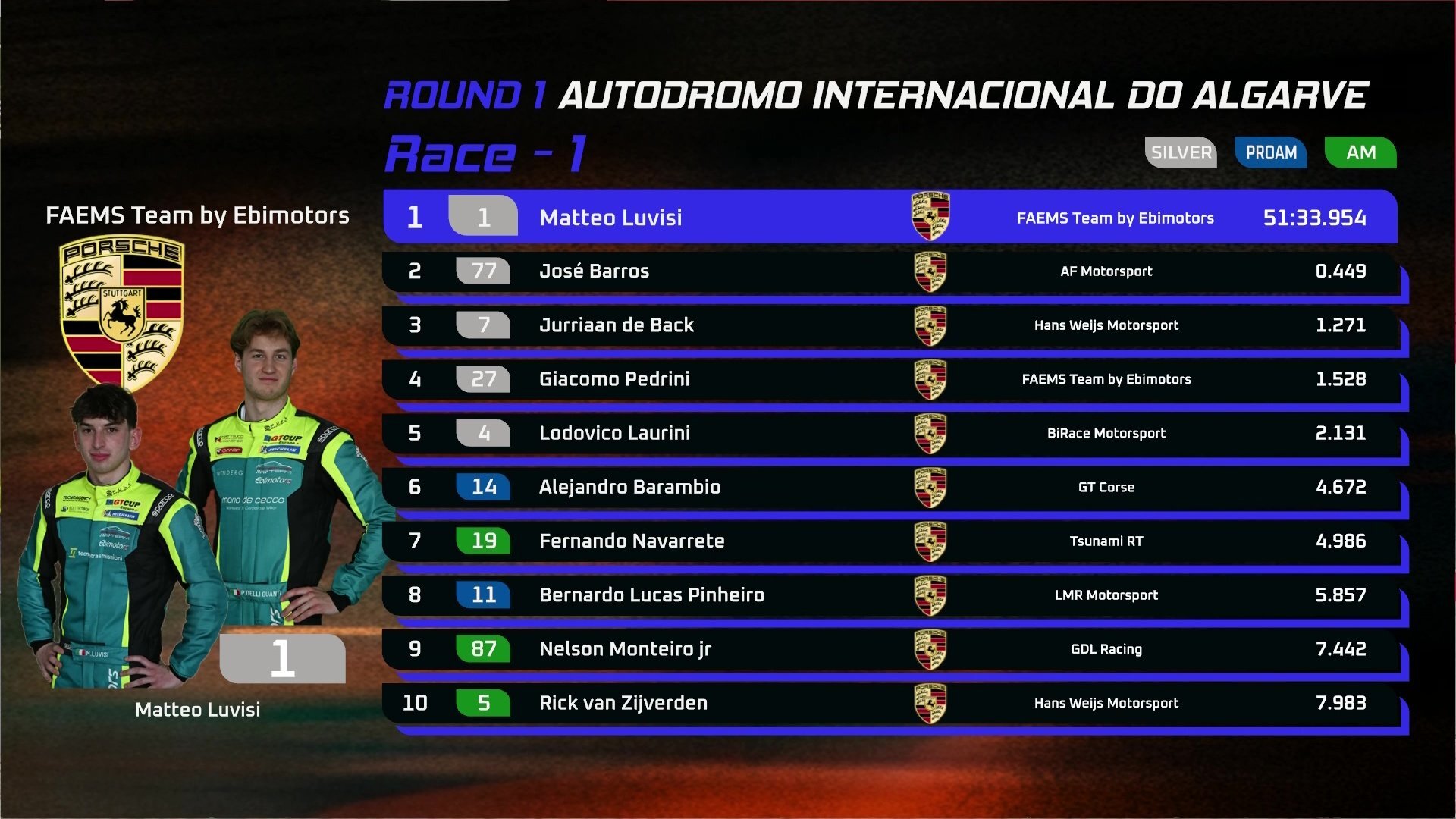This screenshot has width=1456, height=819.
Task: Select Giacomo Pedrini in the standings
Action: 889,379
